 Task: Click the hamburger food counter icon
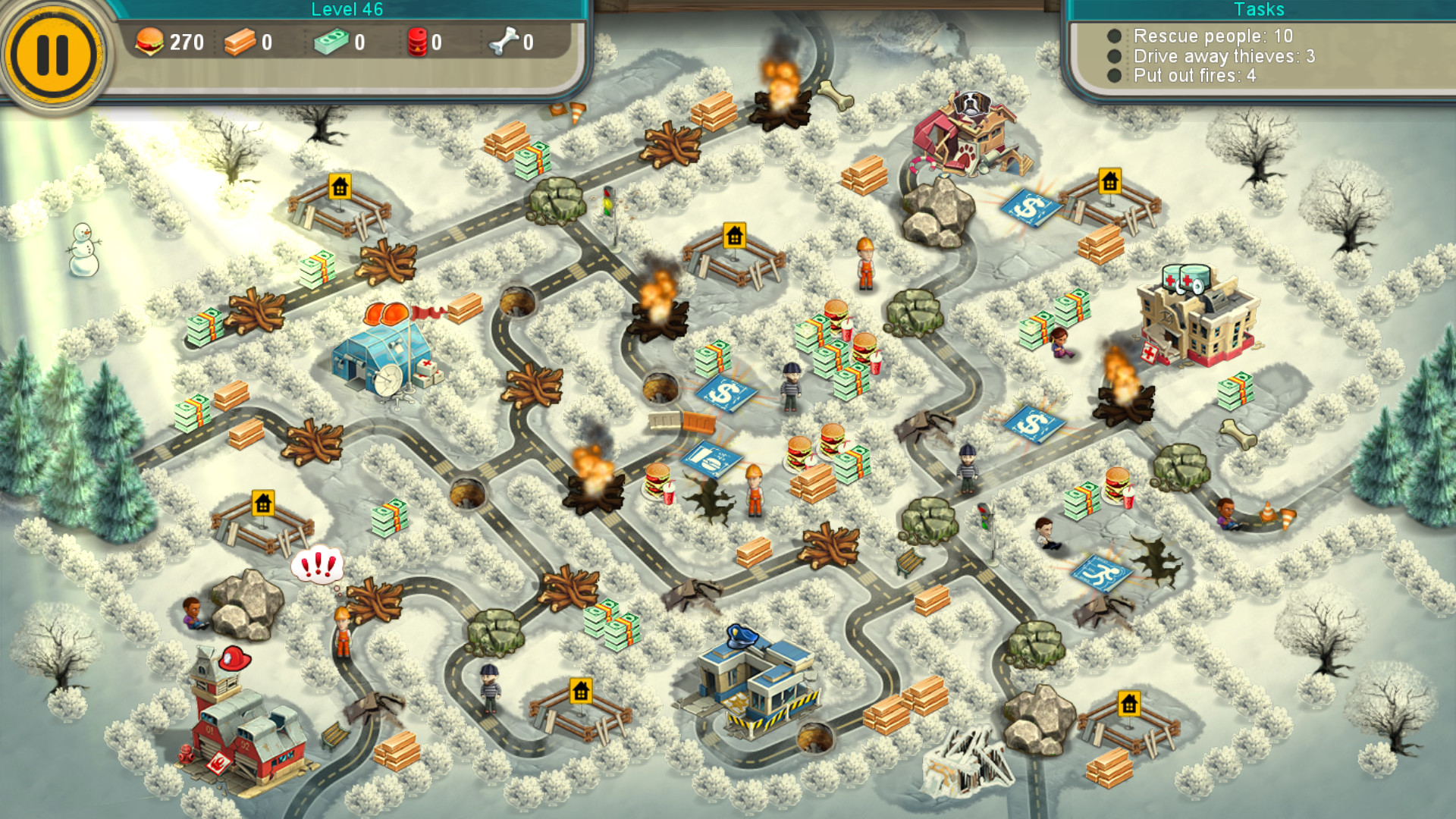coord(149,42)
